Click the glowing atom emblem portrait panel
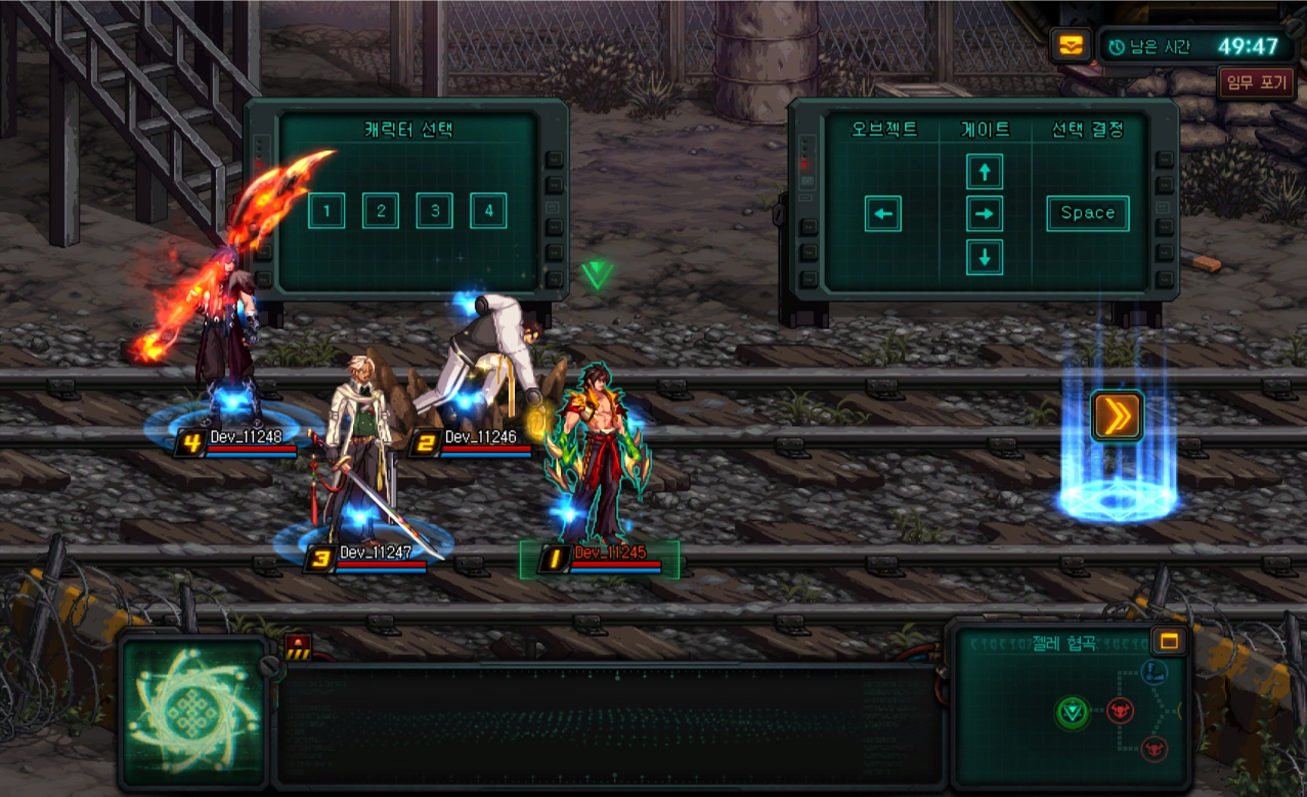The image size is (1307, 797). click(193, 711)
